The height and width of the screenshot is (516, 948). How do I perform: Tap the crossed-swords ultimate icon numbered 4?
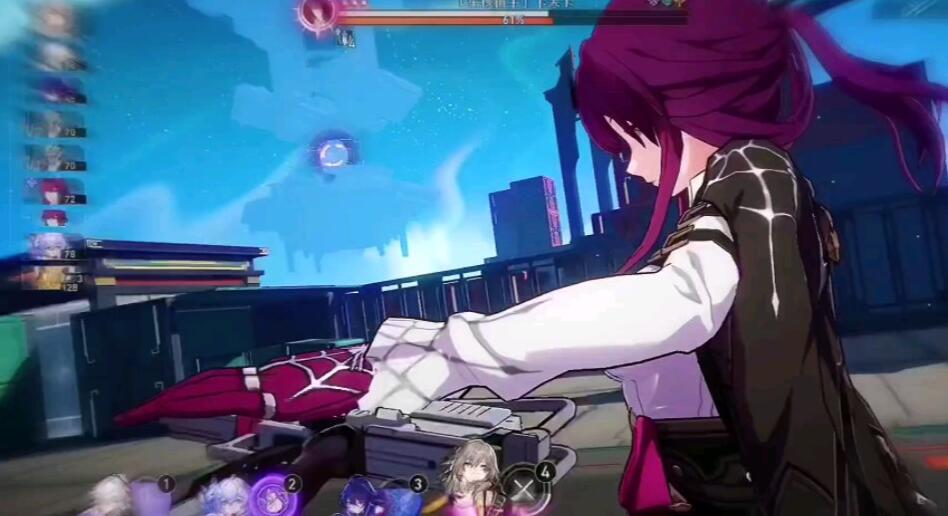click(x=522, y=490)
